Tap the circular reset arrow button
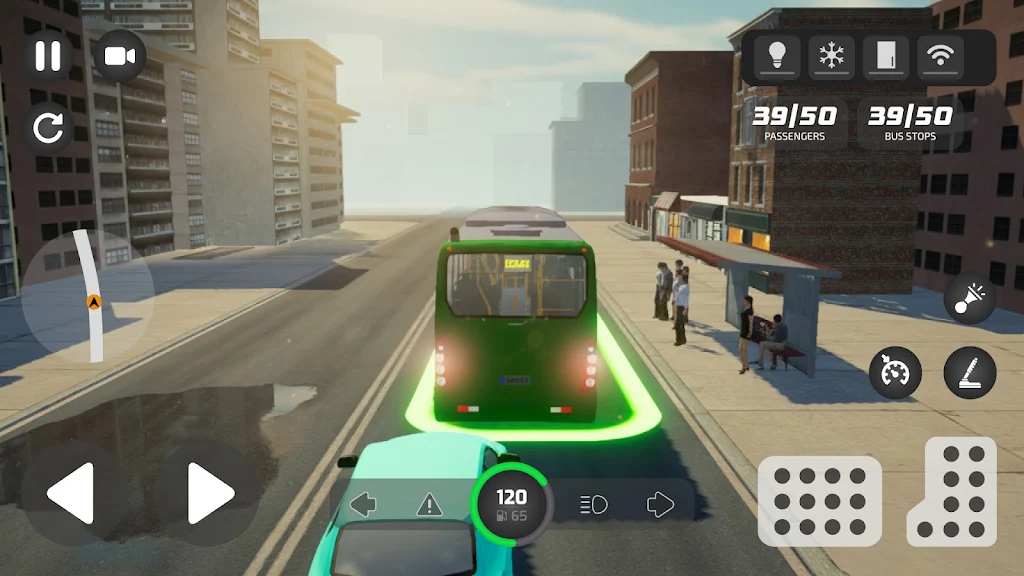Image resolution: width=1024 pixels, height=576 pixels. tap(48, 128)
